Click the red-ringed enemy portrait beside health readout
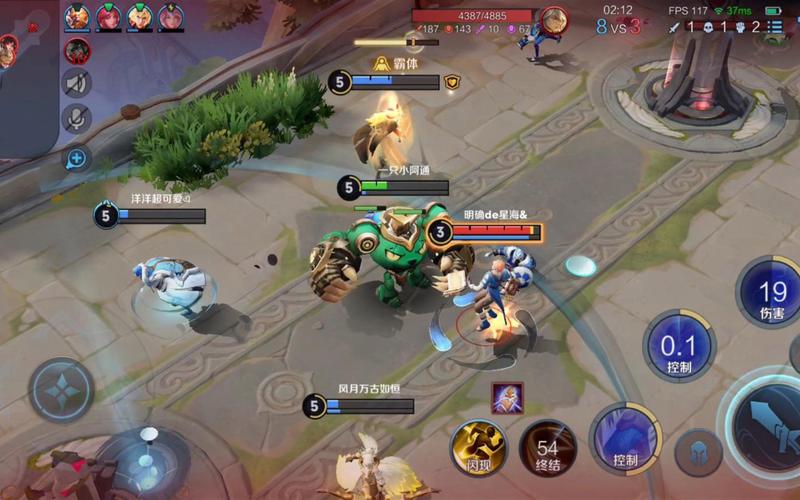Viewport: 800px width, 500px height. click(553, 20)
